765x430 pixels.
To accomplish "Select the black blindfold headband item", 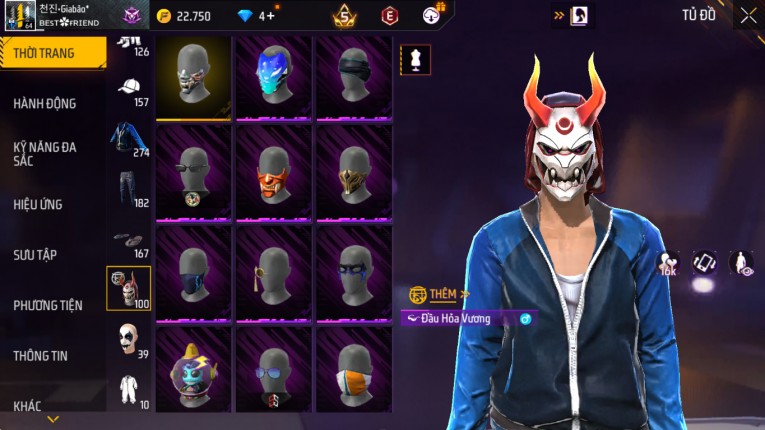I will click(353, 76).
